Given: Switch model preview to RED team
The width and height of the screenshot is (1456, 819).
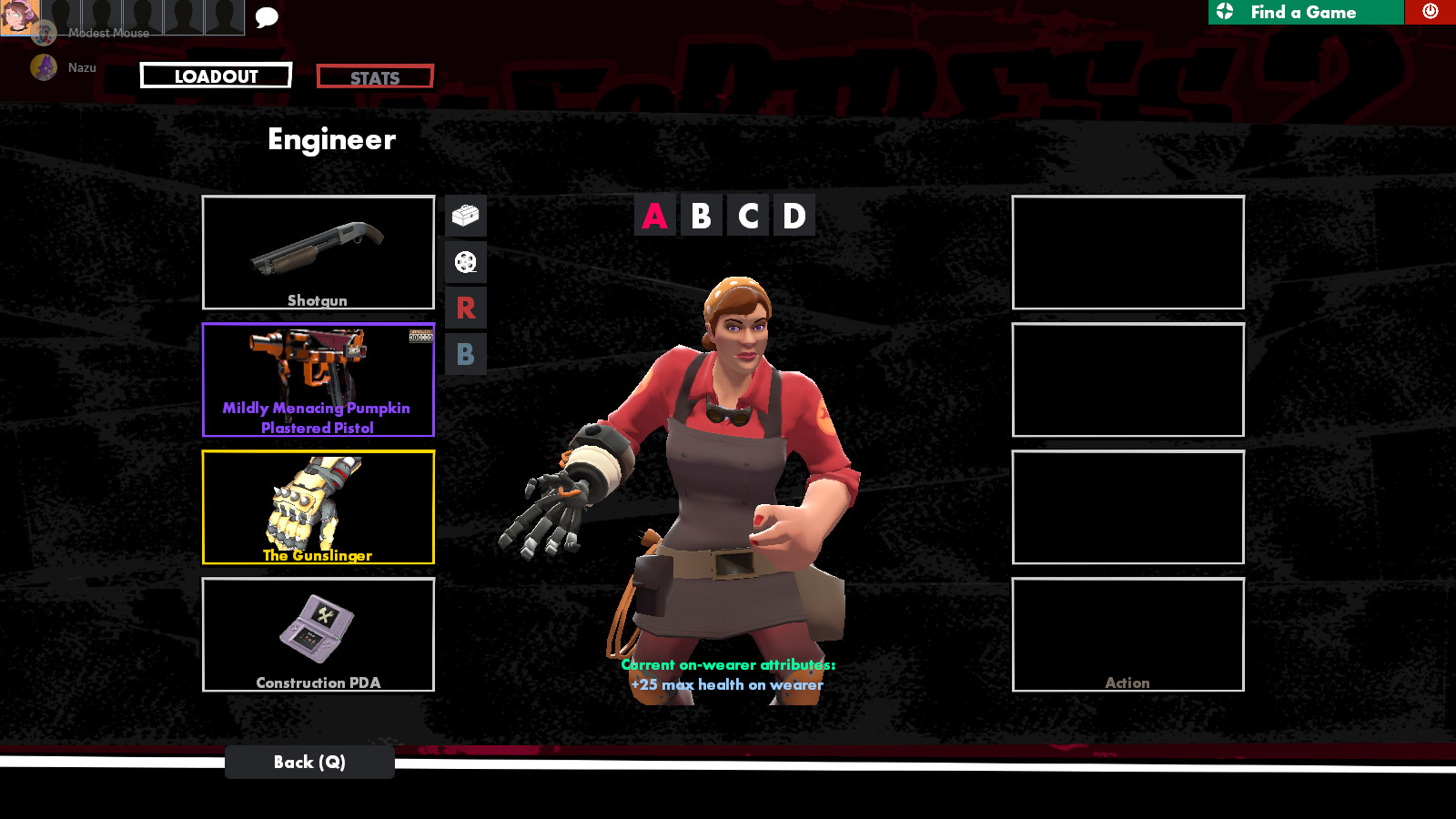Looking at the screenshot, I should point(465,308).
